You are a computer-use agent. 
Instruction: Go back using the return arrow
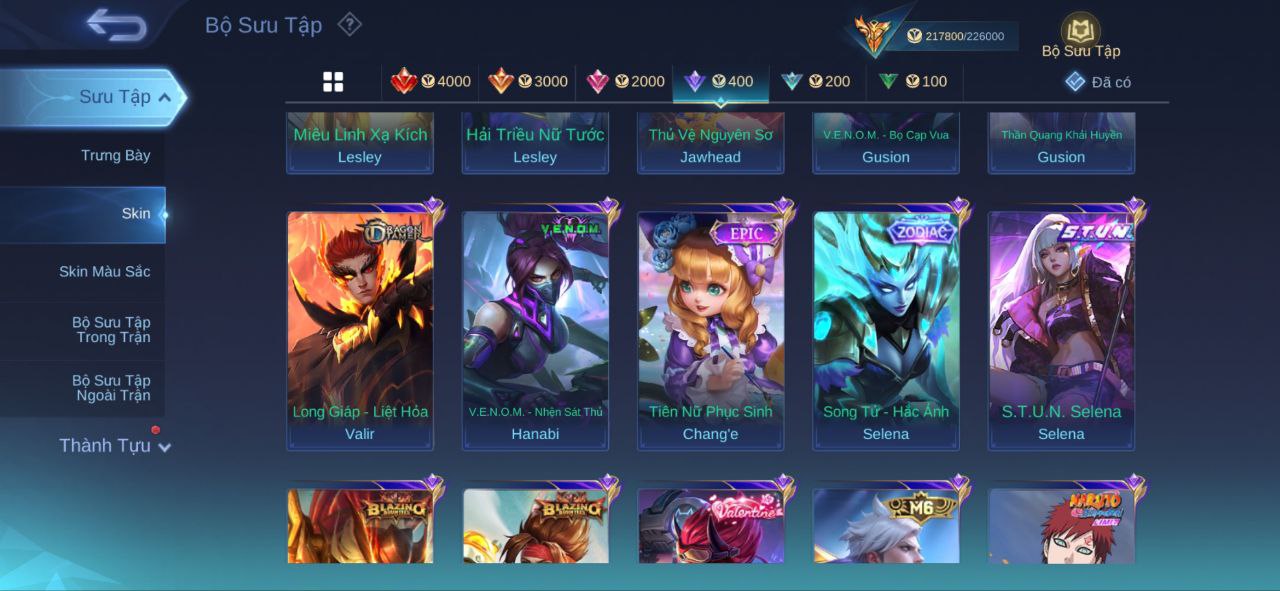pyautogui.click(x=116, y=25)
